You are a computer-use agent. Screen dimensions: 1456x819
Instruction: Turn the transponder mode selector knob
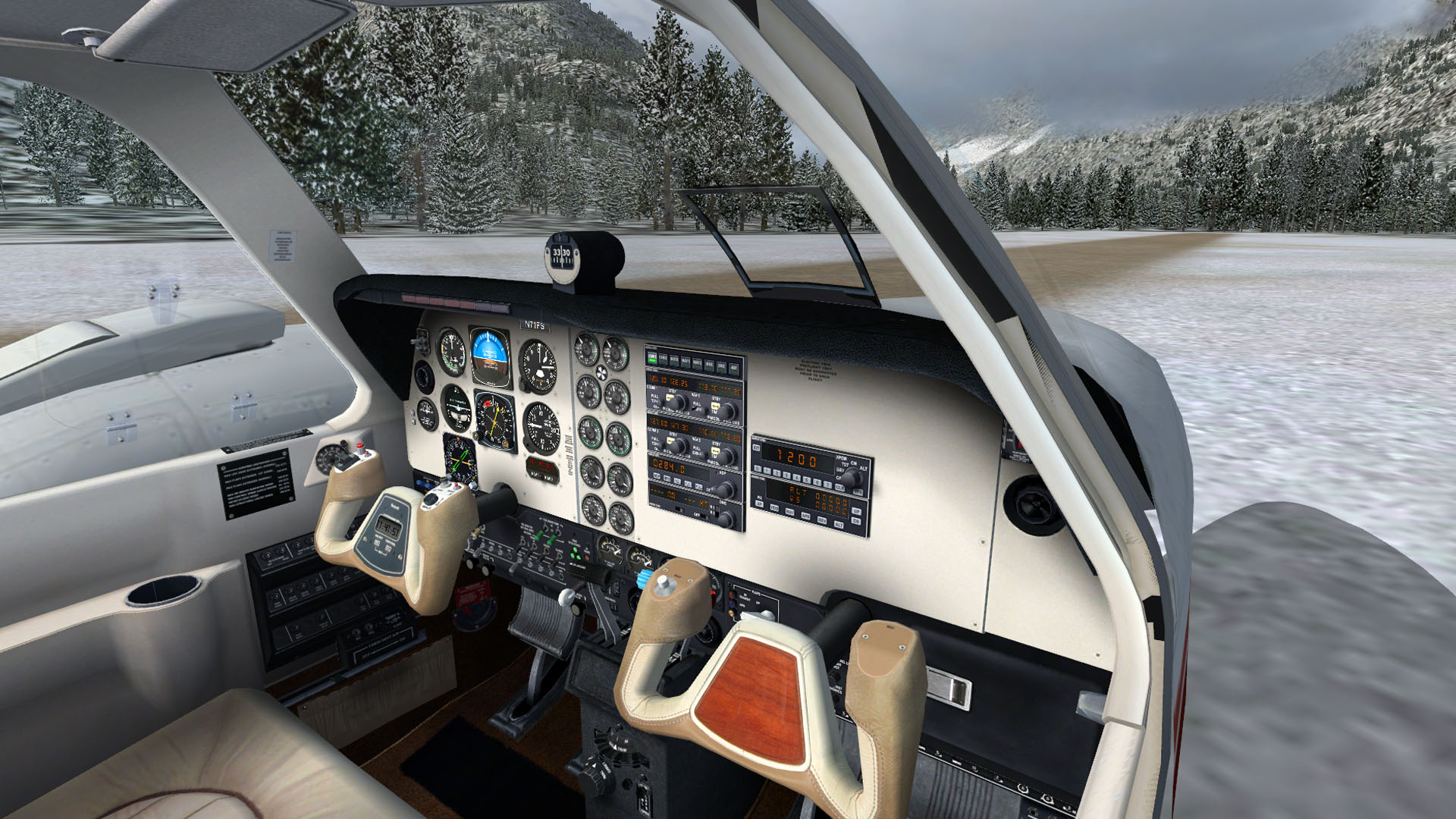pos(852,476)
